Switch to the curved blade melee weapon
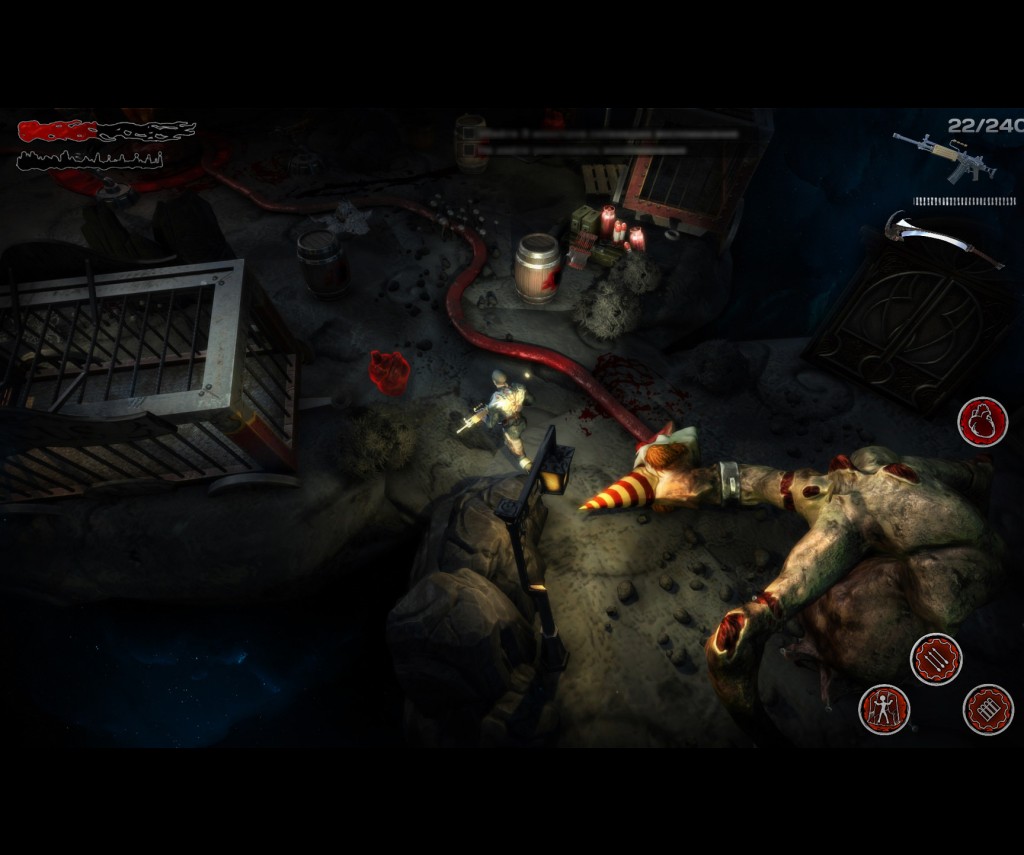This screenshot has width=1024, height=855. coord(943,238)
